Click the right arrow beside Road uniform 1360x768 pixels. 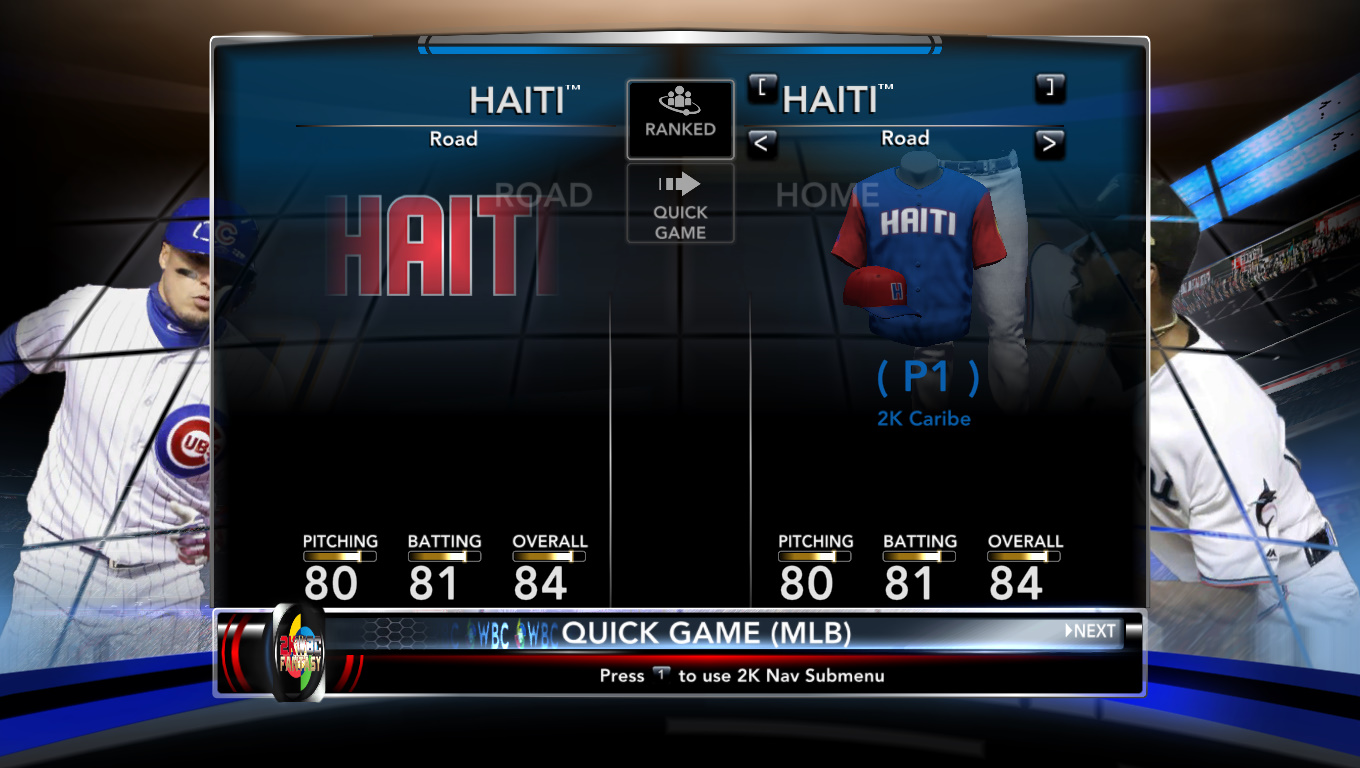point(1049,144)
